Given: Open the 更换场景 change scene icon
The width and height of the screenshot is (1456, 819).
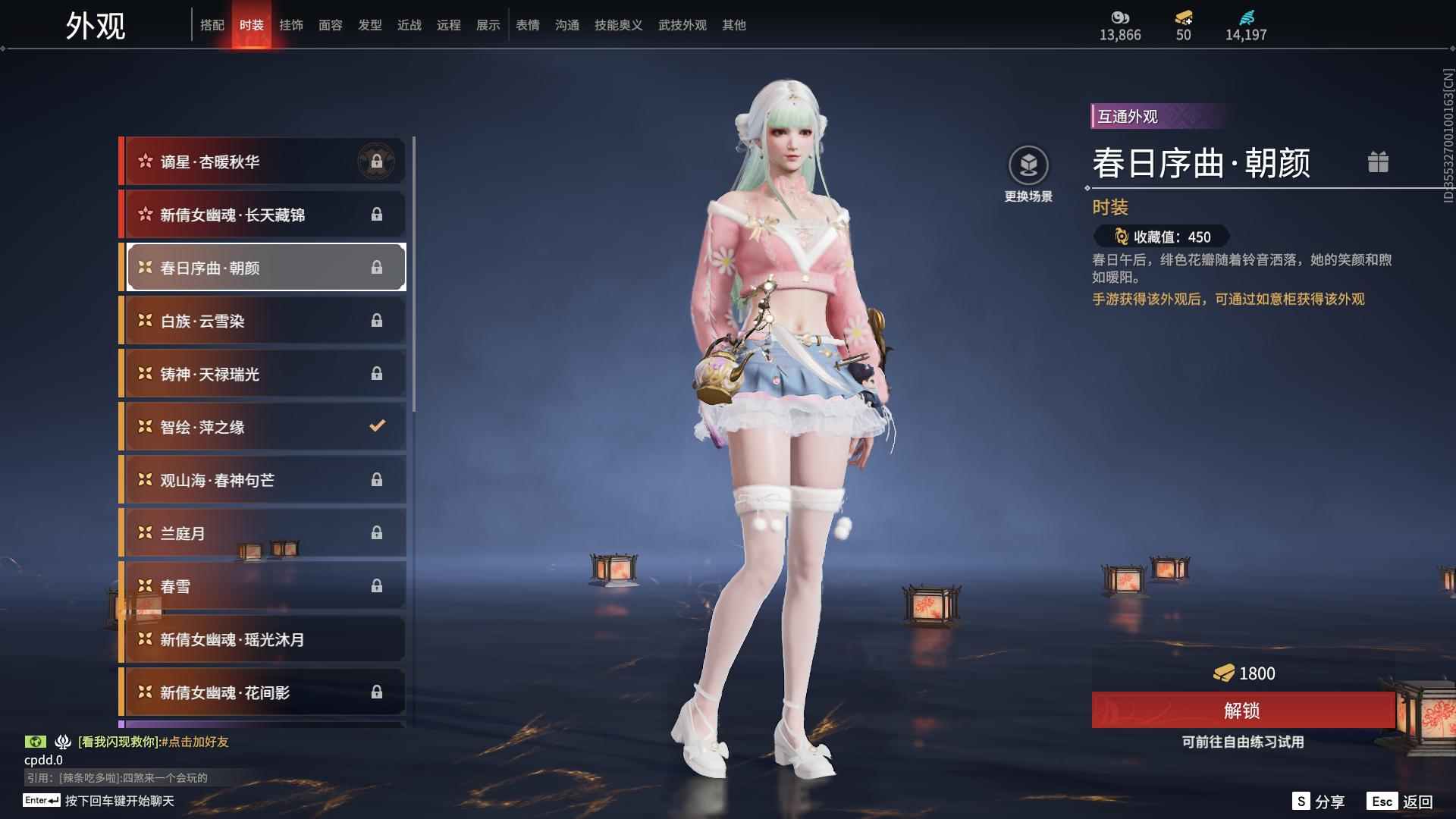Looking at the screenshot, I should (1029, 163).
